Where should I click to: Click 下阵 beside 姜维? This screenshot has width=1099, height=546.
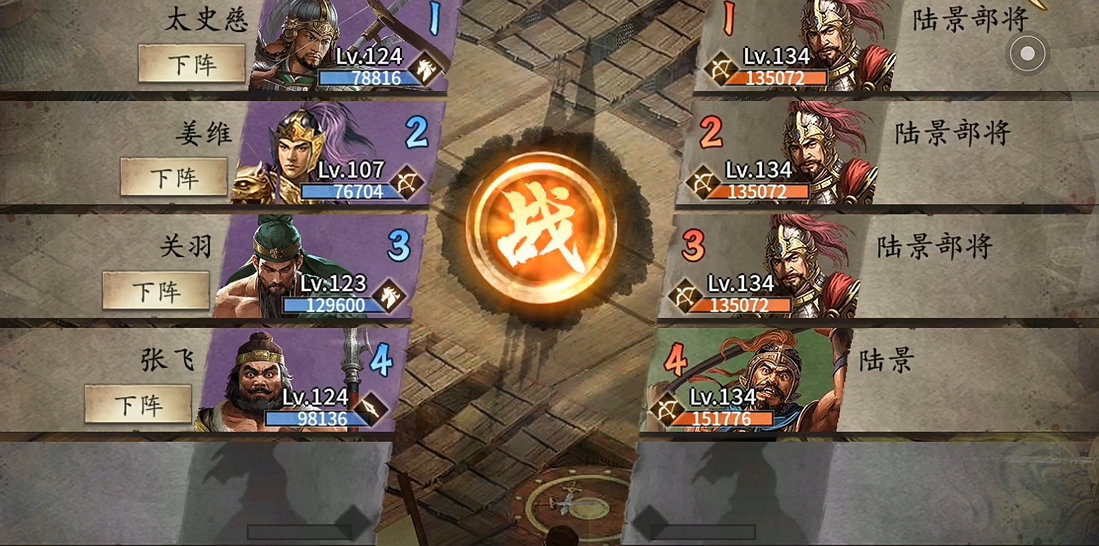(x=173, y=177)
